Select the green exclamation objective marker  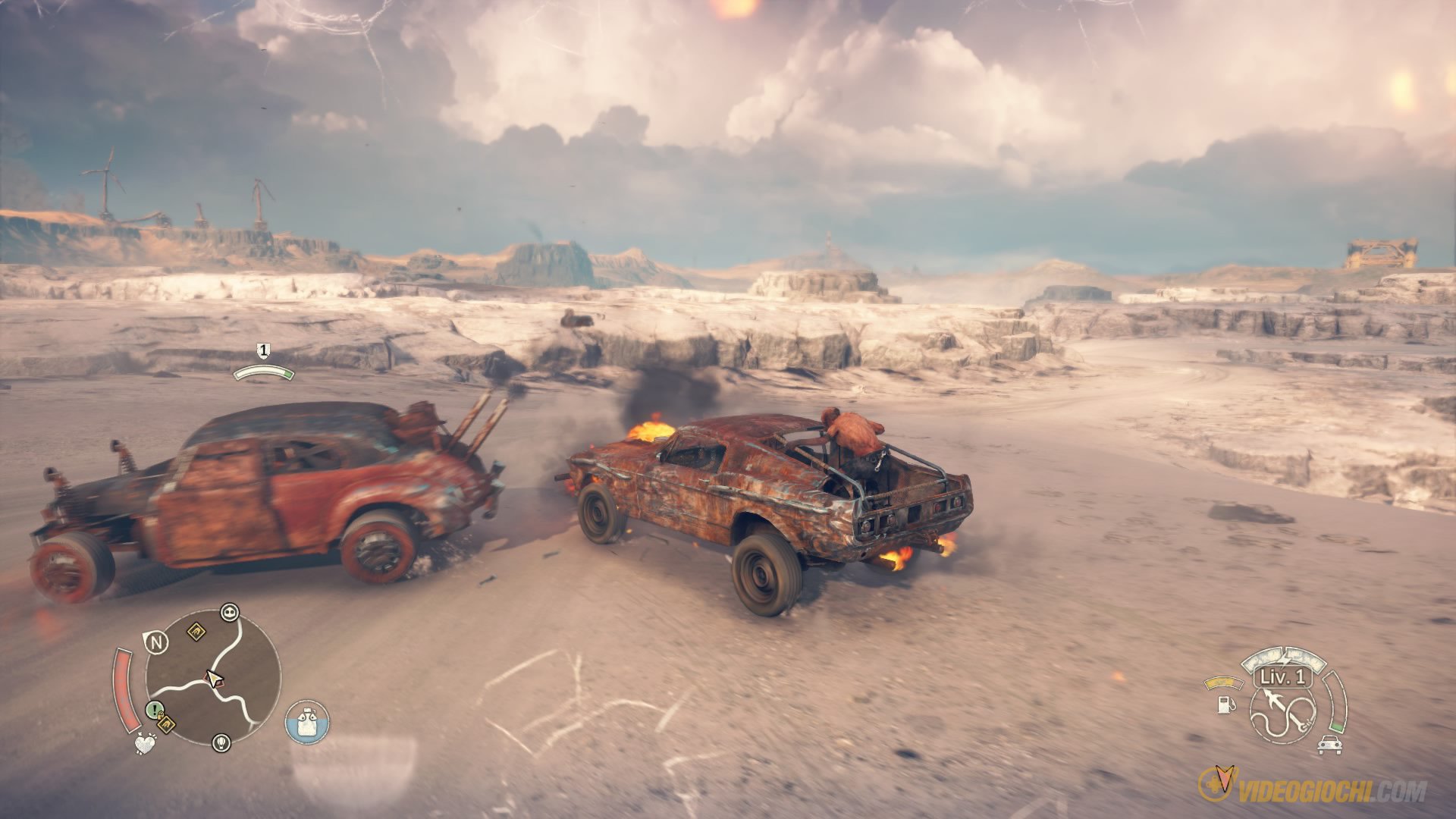pyautogui.click(x=154, y=710)
